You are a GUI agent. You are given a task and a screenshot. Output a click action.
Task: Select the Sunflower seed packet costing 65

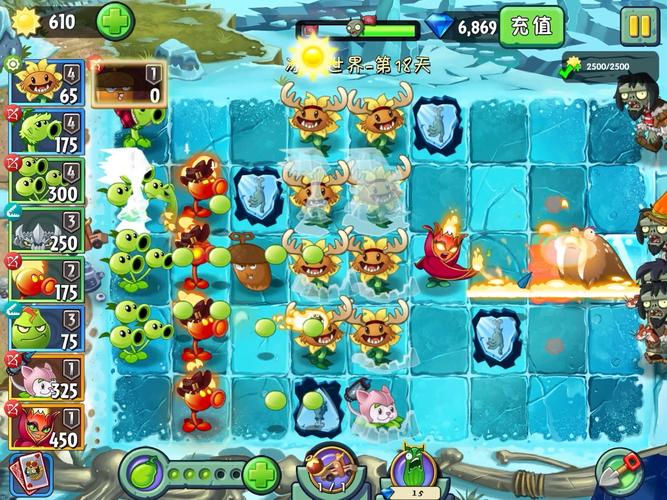click(46, 83)
